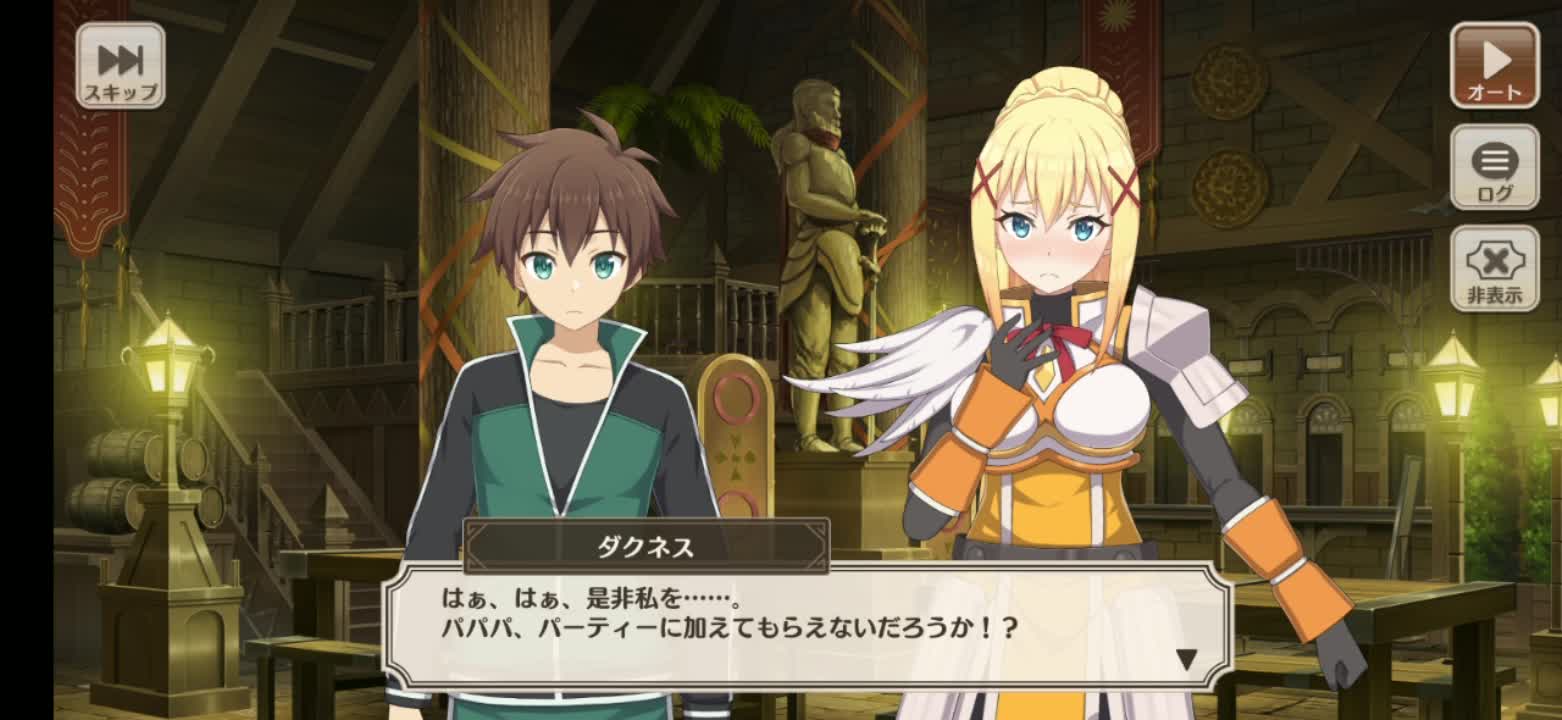
Task: Open the dialogue ログ history
Action: tap(1494, 167)
